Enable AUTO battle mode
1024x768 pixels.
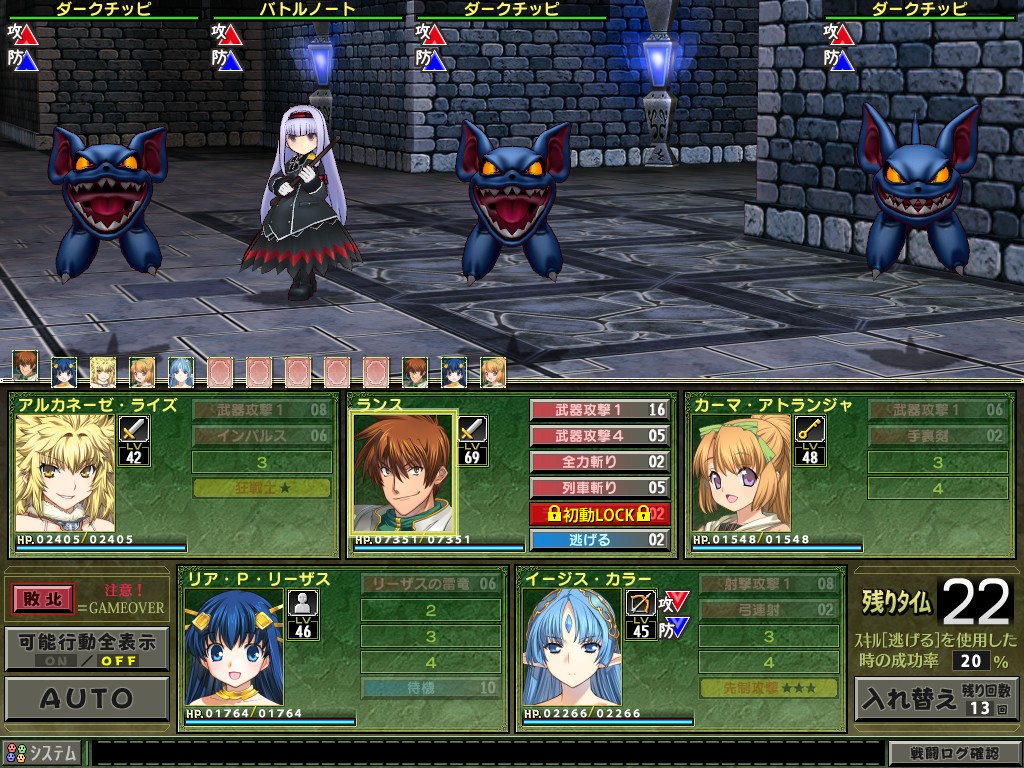tap(86, 698)
